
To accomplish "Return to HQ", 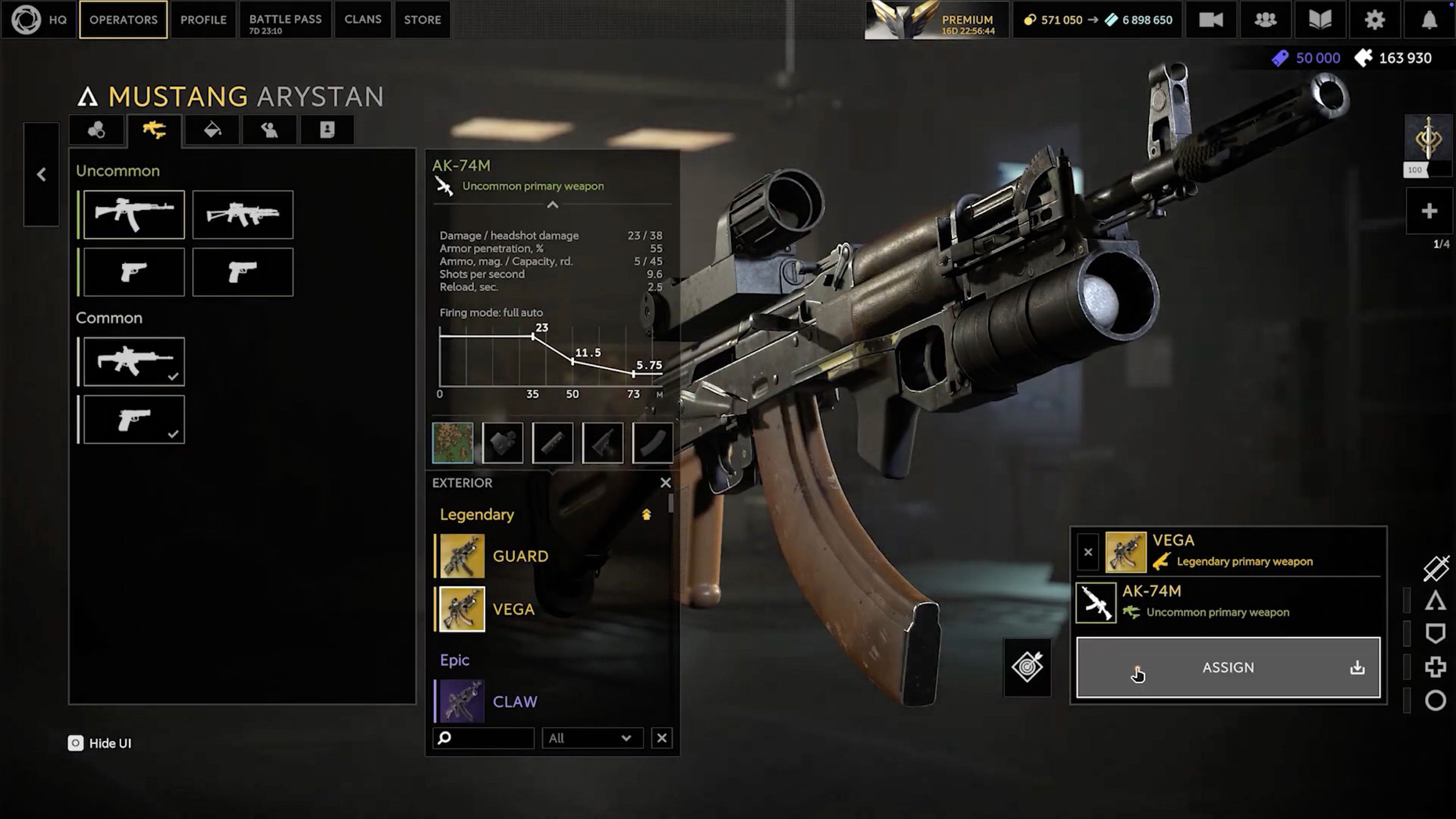I will coord(38,20).
